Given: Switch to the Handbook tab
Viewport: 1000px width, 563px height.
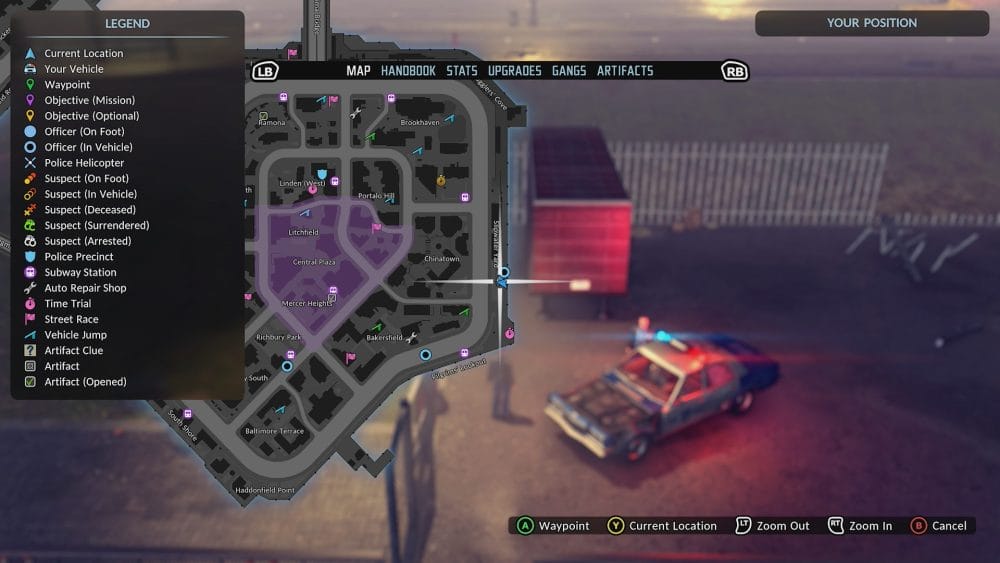Looking at the screenshot, I should click(408, 71).
